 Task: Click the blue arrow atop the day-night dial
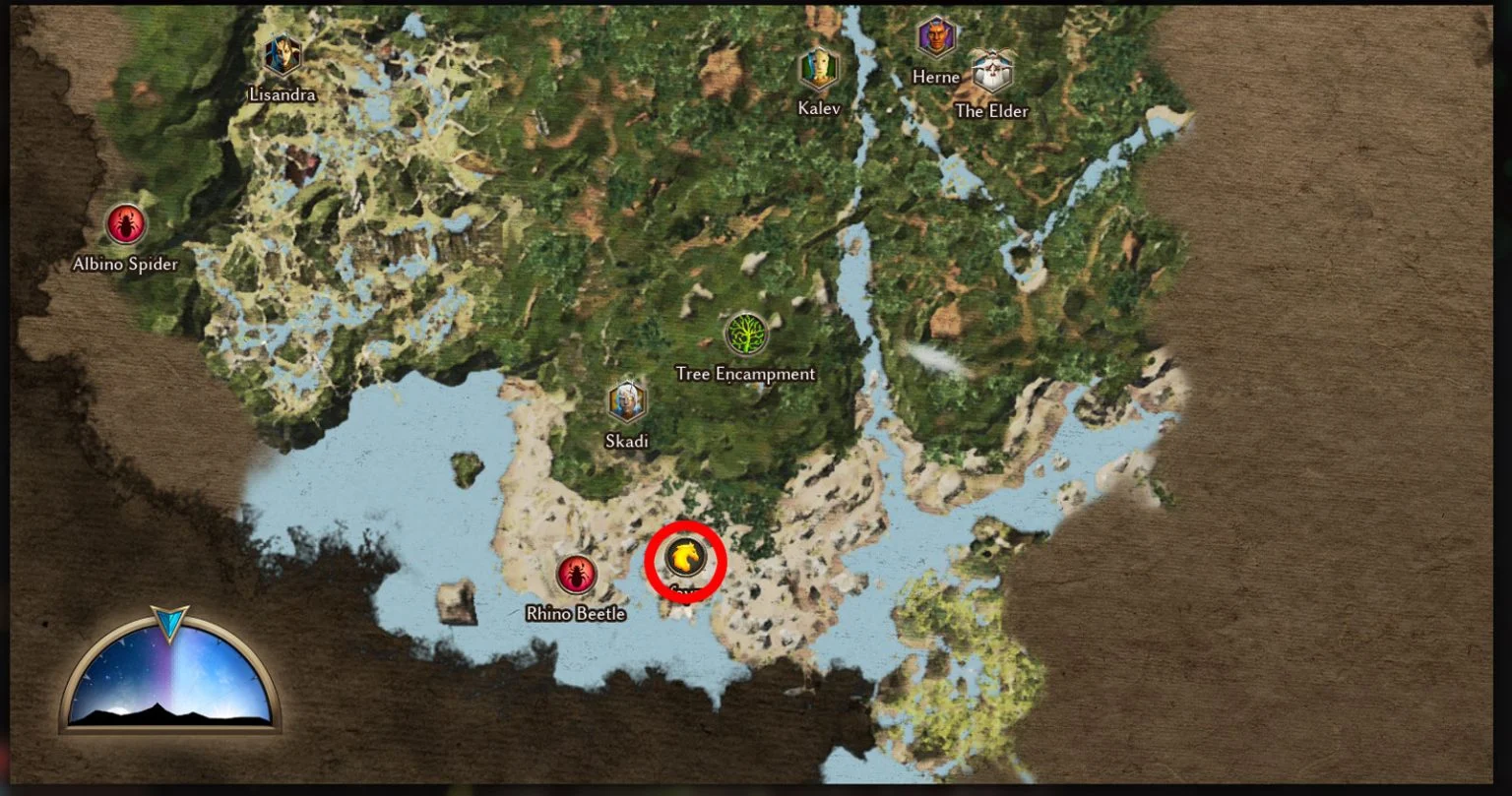pyautogui.click(x=168, y=620)
